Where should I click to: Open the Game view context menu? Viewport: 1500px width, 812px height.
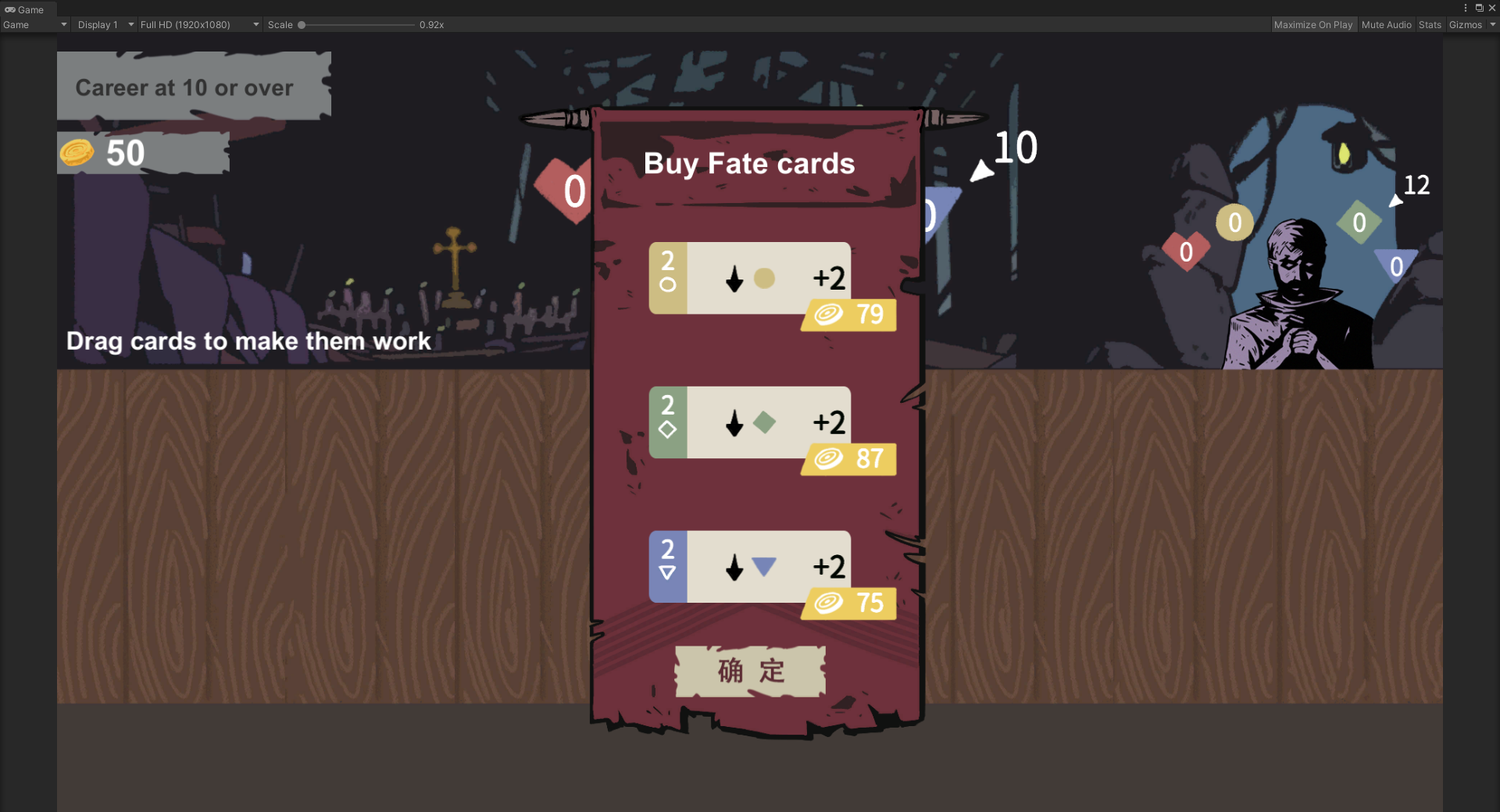(1465, 8)
